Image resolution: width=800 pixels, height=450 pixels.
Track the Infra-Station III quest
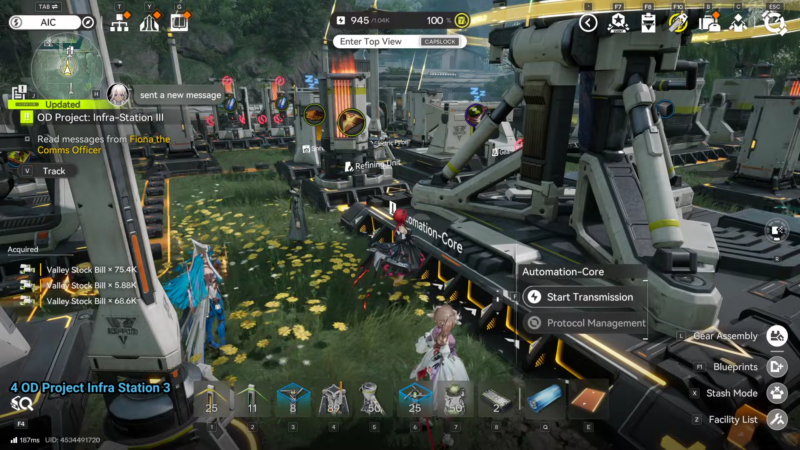click(x=51, y=171)
